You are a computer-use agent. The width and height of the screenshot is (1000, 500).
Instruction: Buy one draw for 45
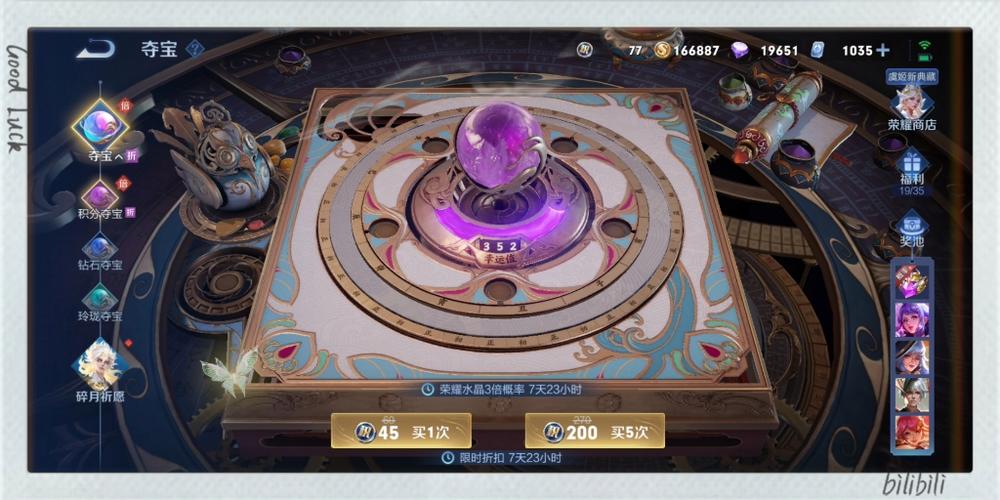[401, 431]
